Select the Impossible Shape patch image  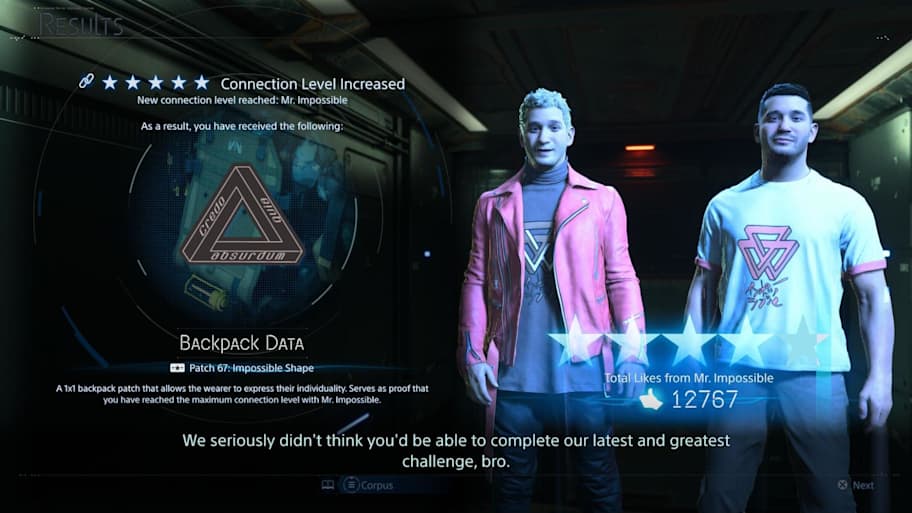tap(242, 228)
